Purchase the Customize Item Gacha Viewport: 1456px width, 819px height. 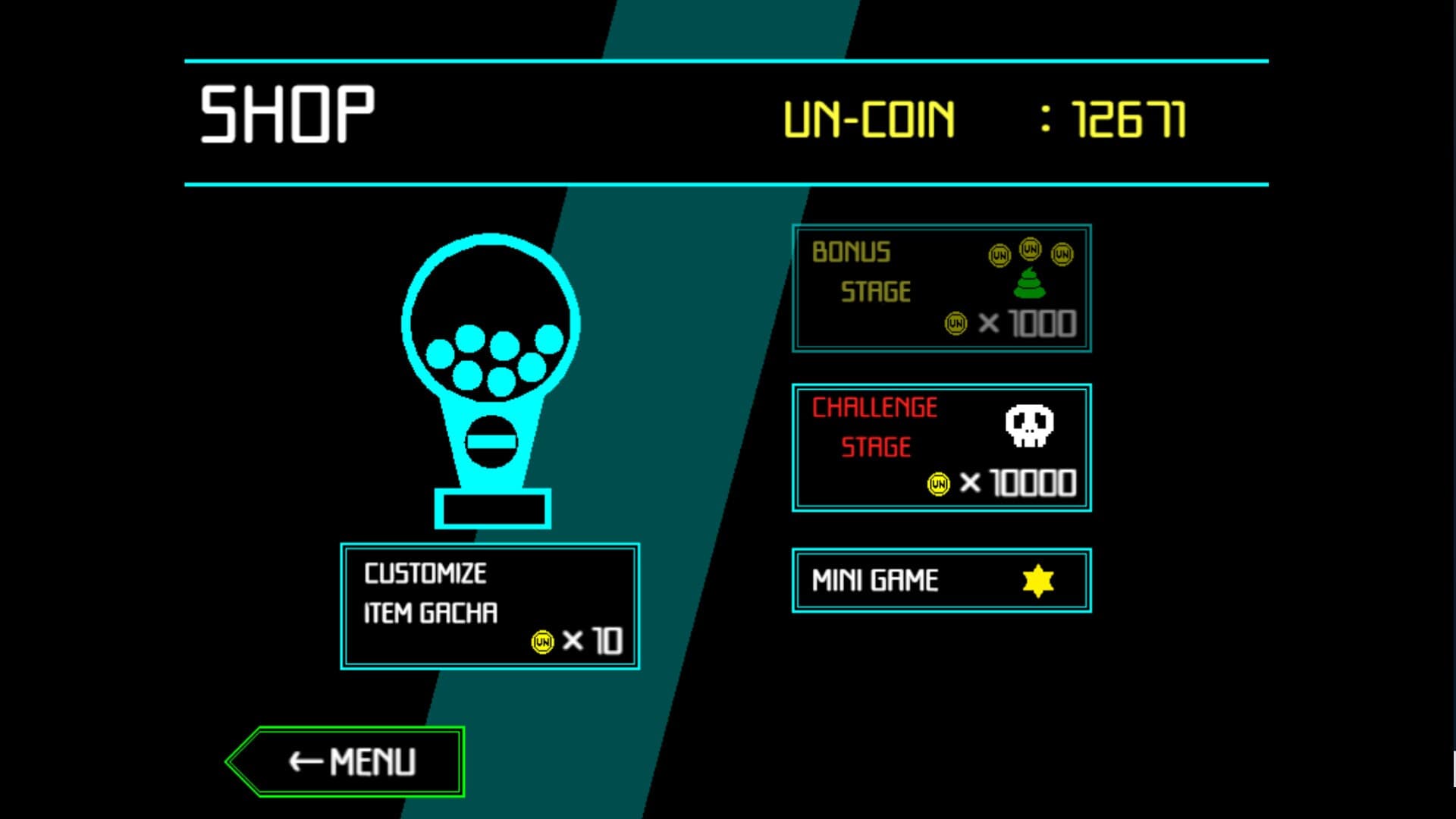(491, 604)
